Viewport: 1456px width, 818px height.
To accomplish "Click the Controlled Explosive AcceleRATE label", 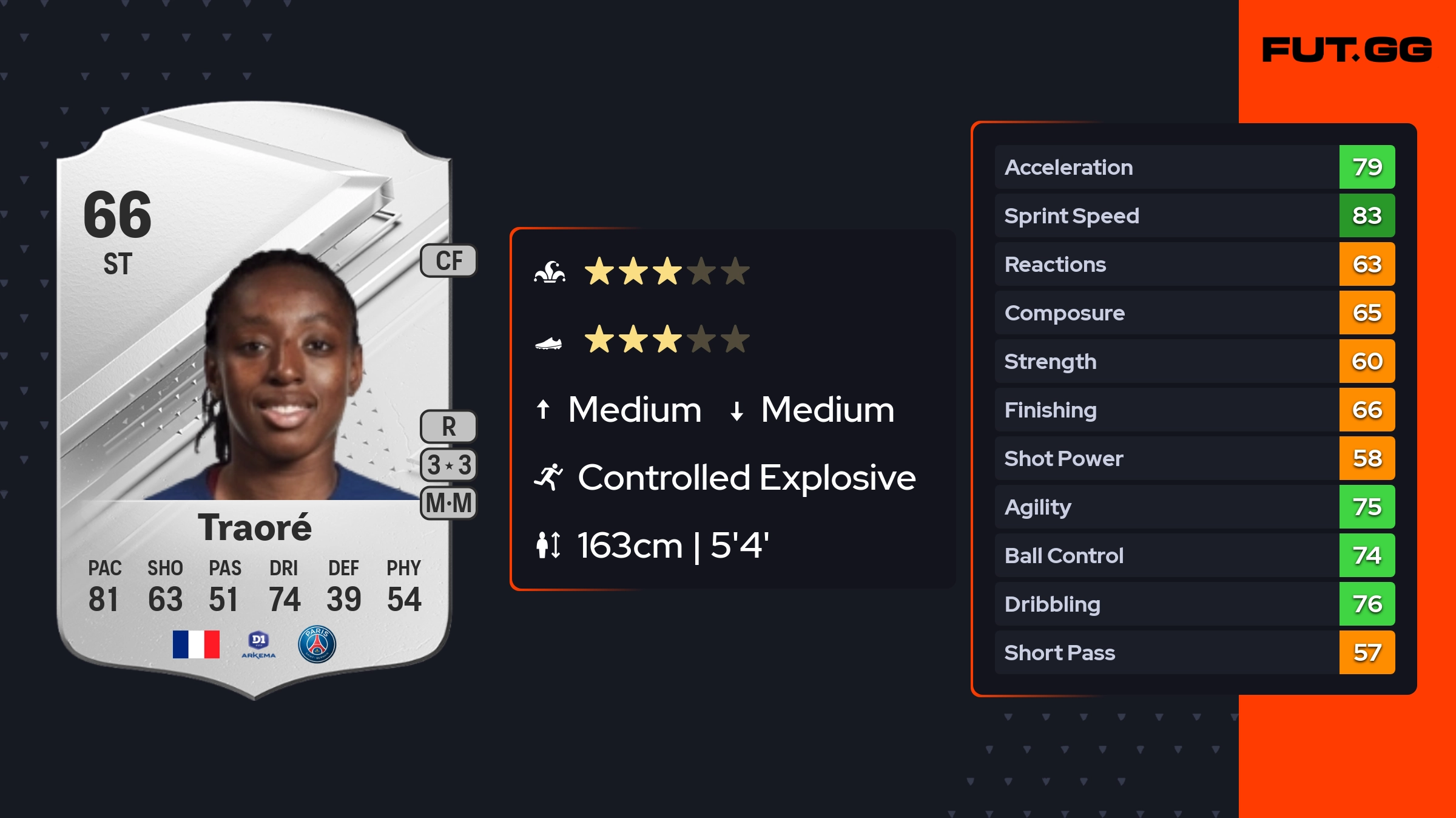I will click(746, 478).
